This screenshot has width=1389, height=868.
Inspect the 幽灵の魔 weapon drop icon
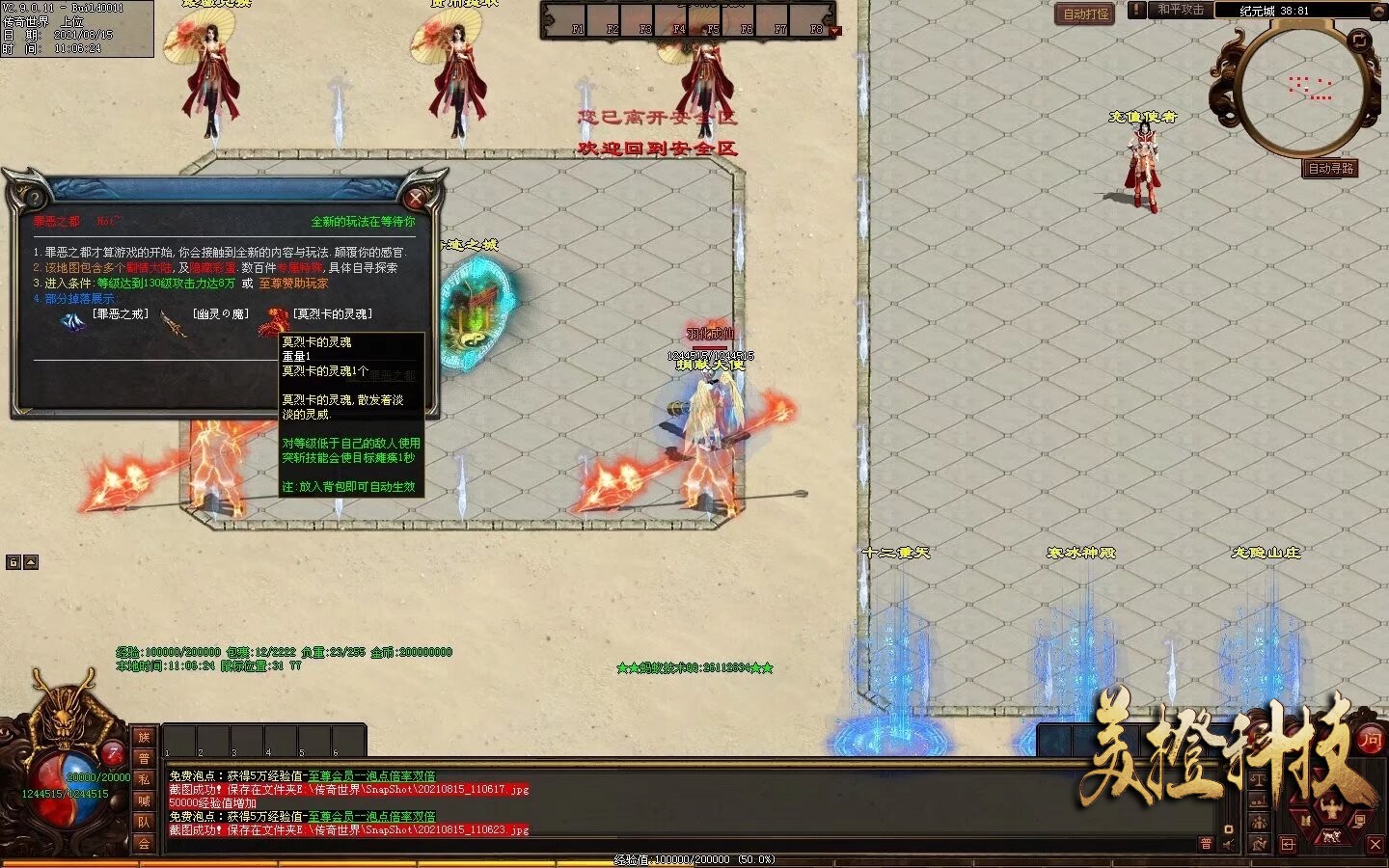coord(174,323)
